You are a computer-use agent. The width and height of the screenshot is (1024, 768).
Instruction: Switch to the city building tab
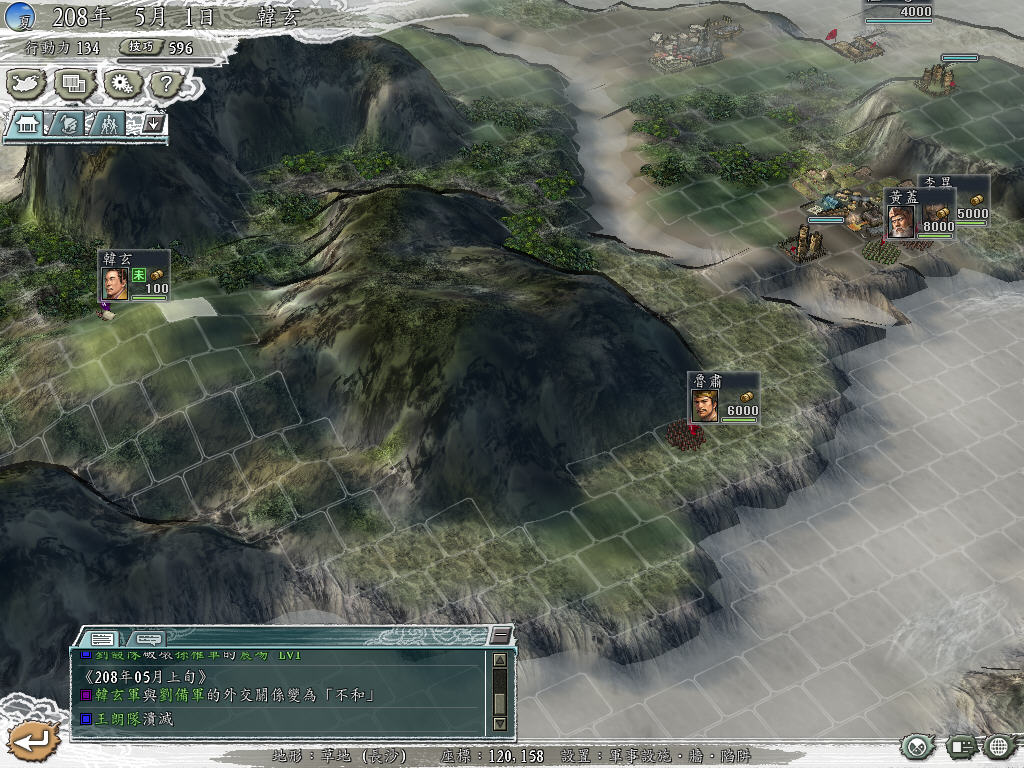pyautogui.click(x=27, y=124)
